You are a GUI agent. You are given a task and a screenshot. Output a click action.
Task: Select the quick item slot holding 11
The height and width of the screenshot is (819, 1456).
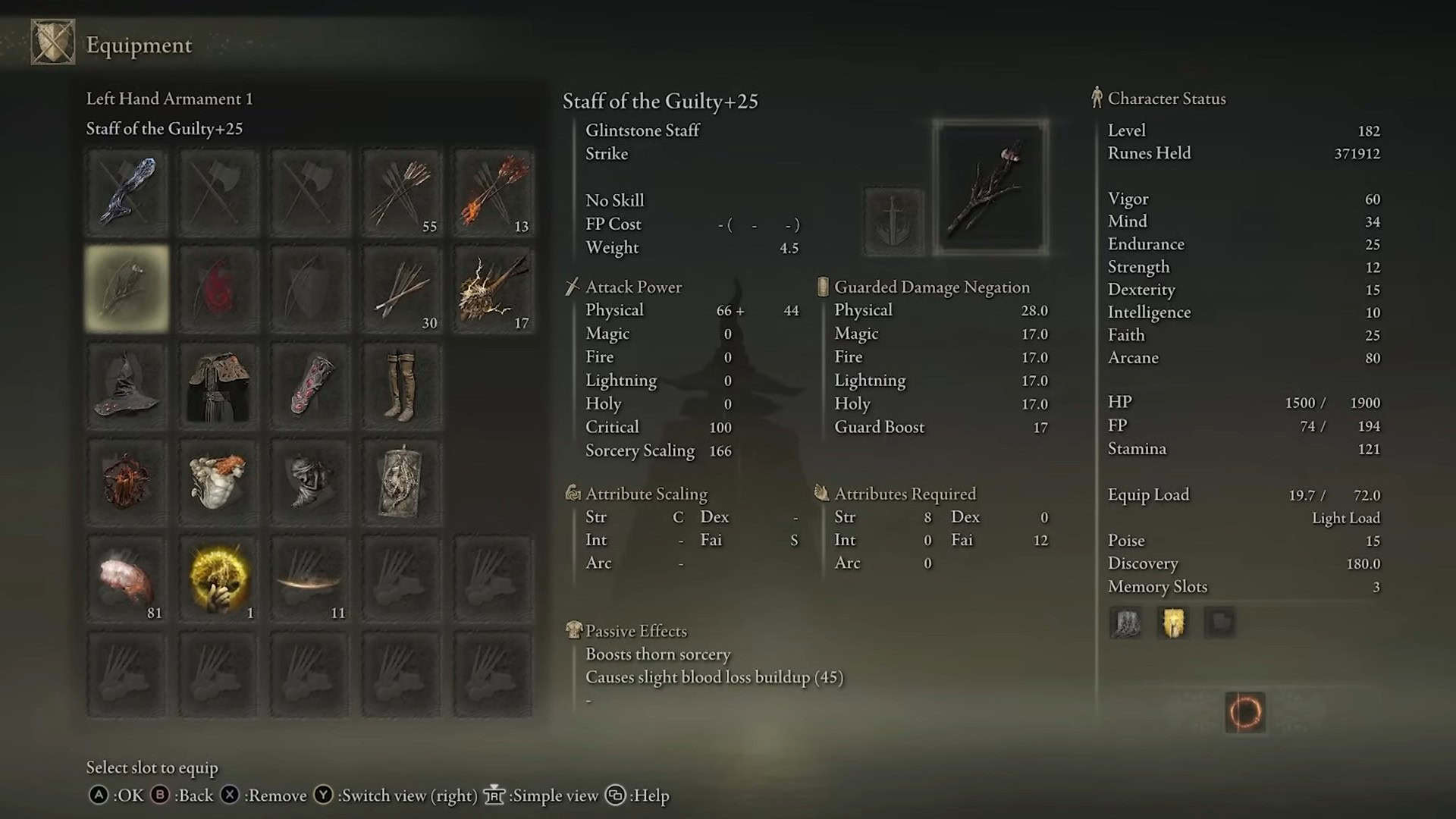click(309, 579)
